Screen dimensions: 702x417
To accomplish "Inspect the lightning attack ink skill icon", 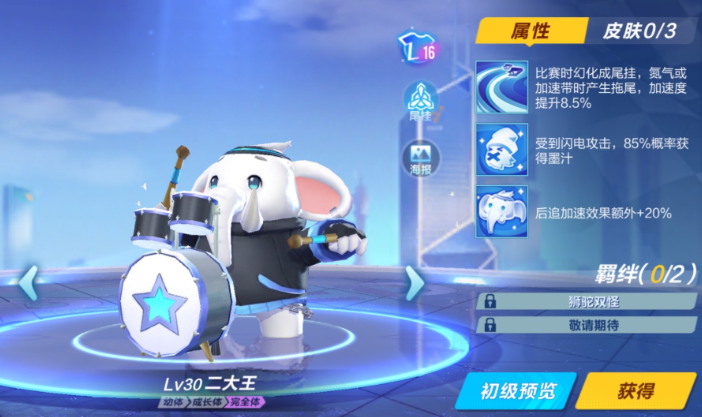I will [x=502, y=148].
